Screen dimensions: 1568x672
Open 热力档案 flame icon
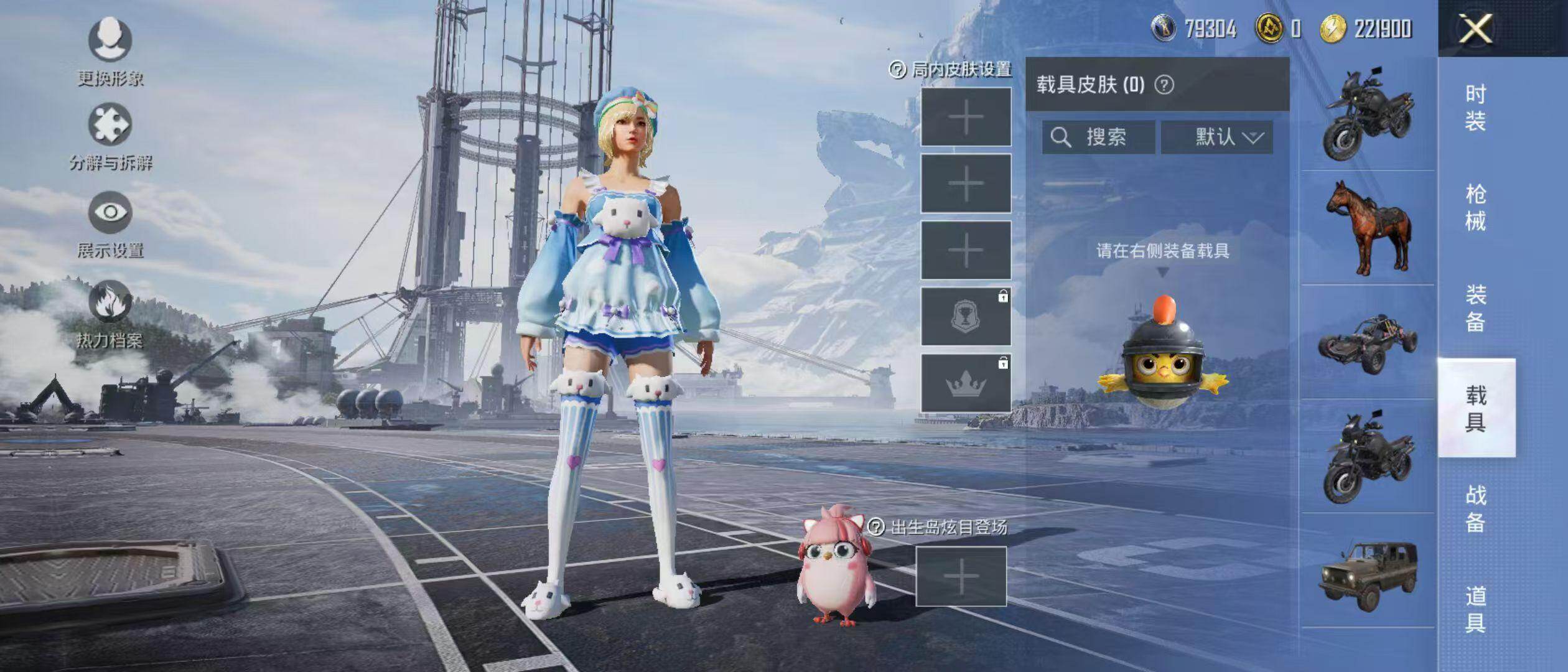tap(110, 302)
